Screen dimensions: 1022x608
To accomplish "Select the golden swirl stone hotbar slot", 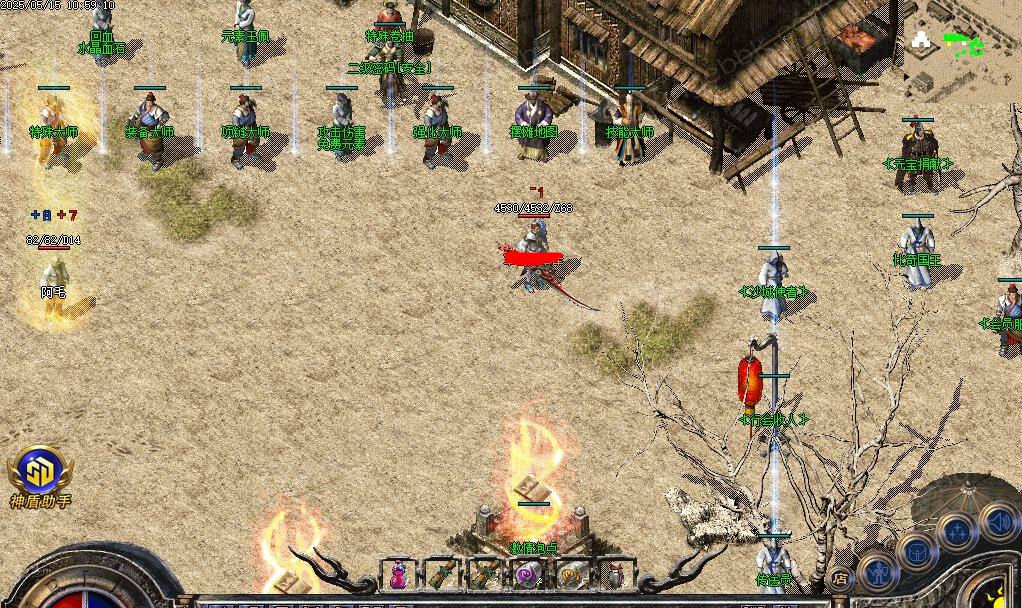I will pos(571,575).
